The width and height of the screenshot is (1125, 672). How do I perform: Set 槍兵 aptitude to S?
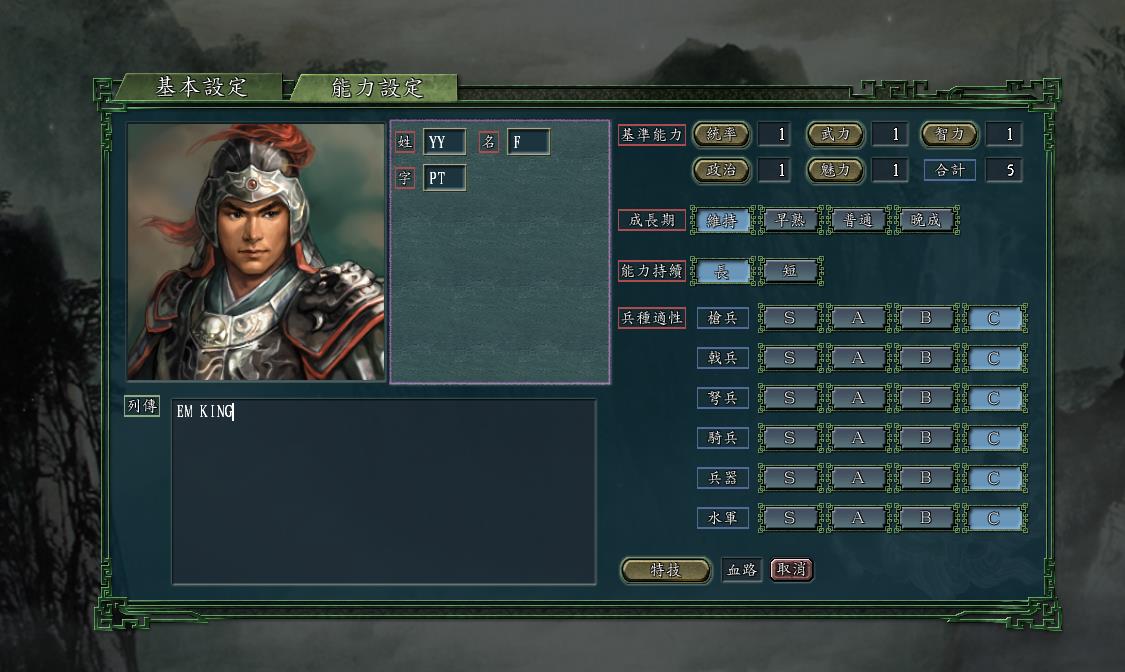click(x=789, y=319)
